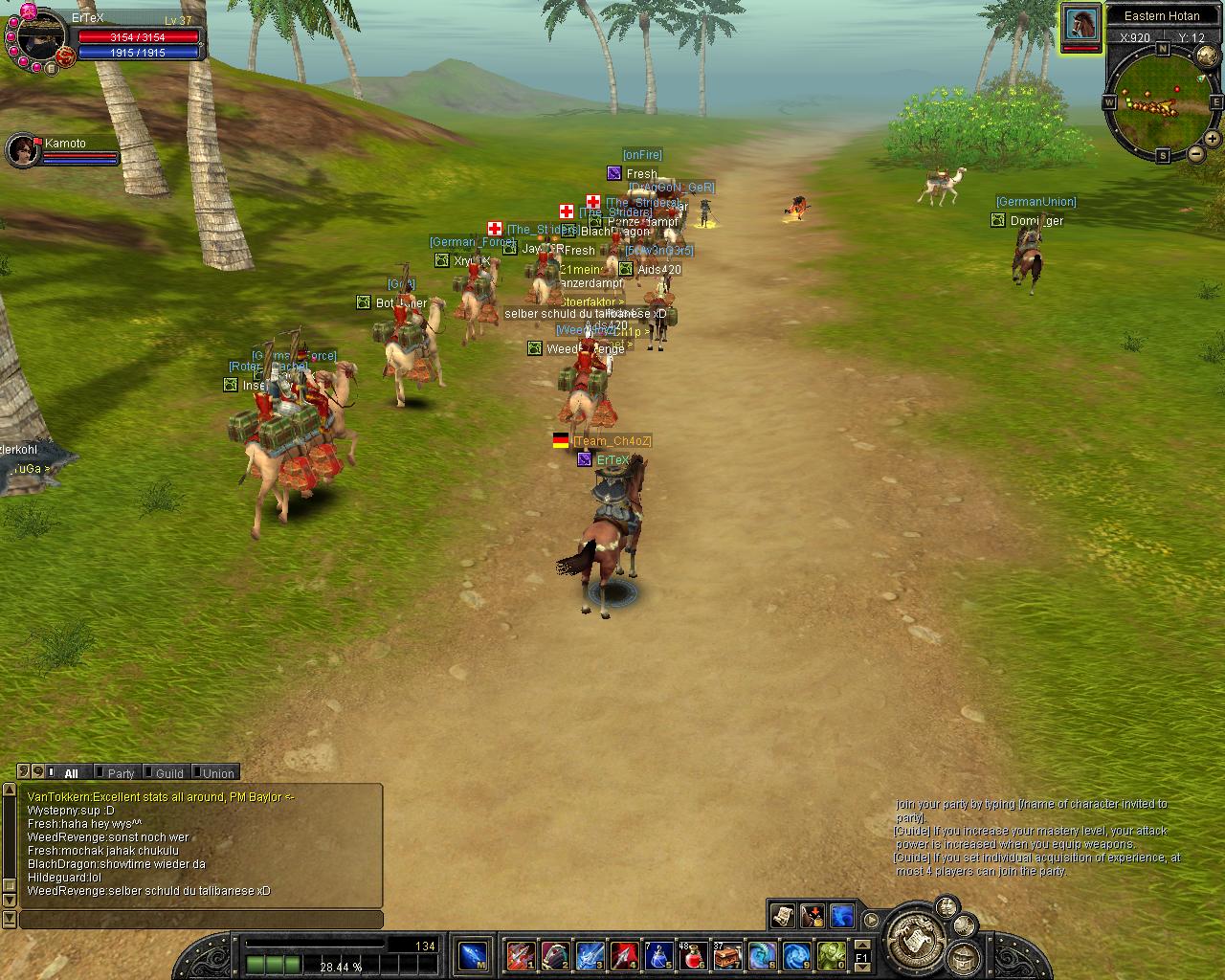Use the blue mana potion in slot 5
This screenshot has width=1225, height=980.
658,955
